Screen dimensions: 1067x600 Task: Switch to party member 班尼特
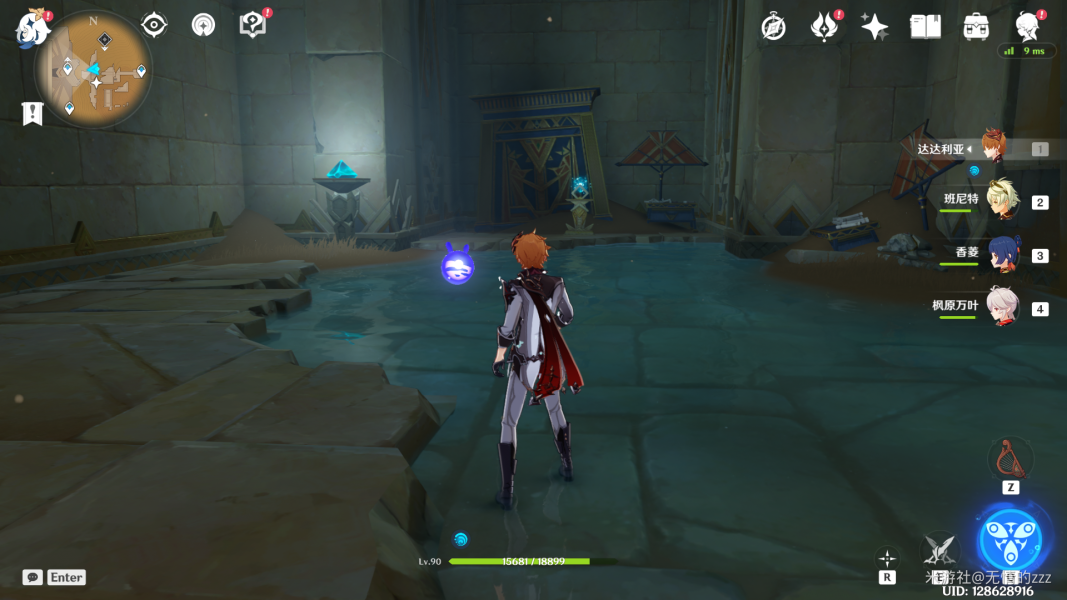[x=1000, y=201]
